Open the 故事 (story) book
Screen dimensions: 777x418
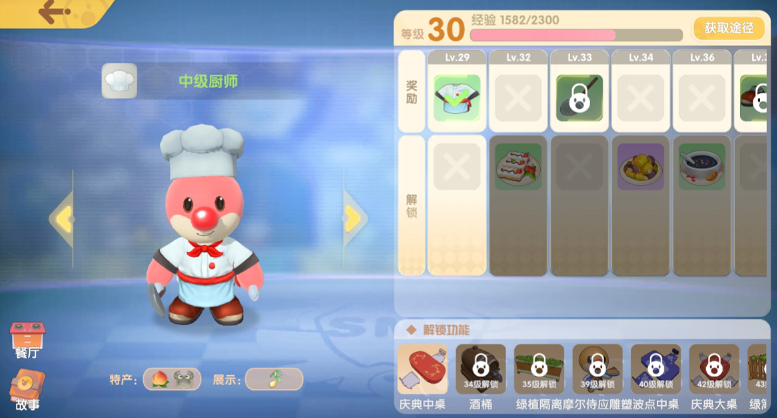click(27, 390)
